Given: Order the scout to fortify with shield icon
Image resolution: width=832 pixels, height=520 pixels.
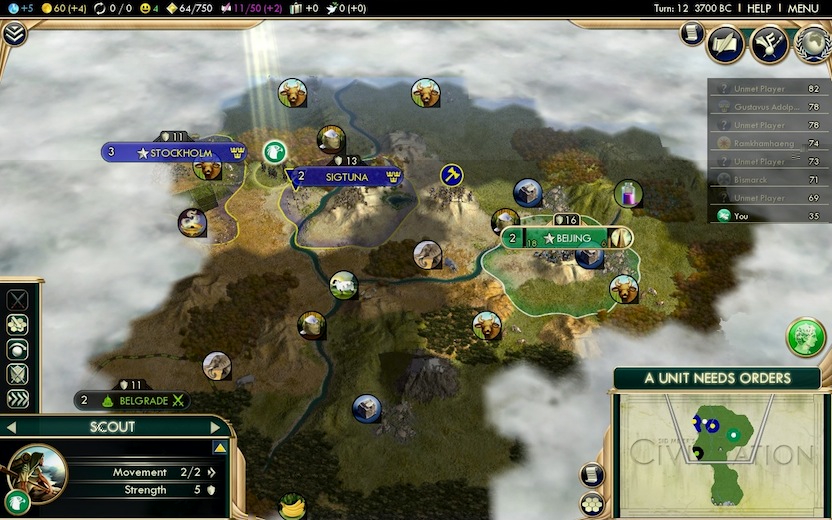Looking at the screenshot, I should (17, 375).
